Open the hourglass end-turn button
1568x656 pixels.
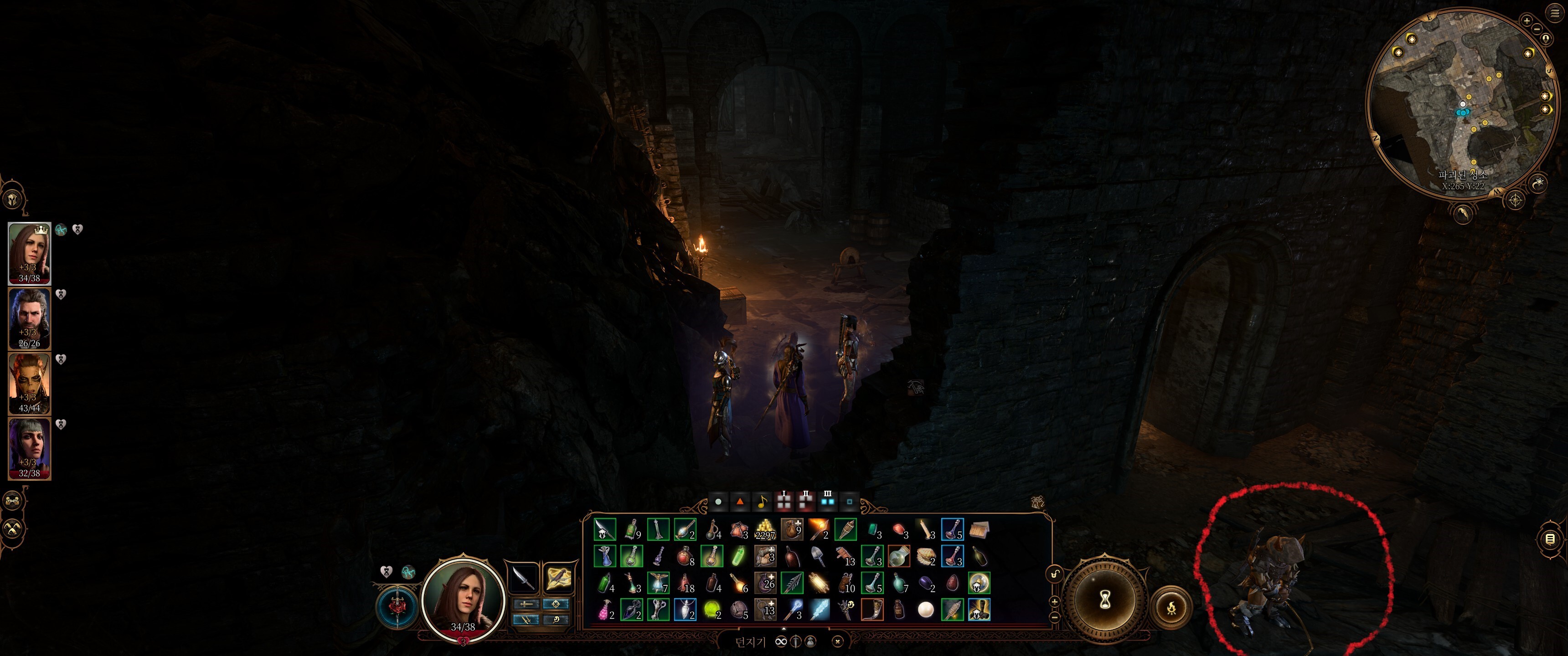click(1105, 600)
